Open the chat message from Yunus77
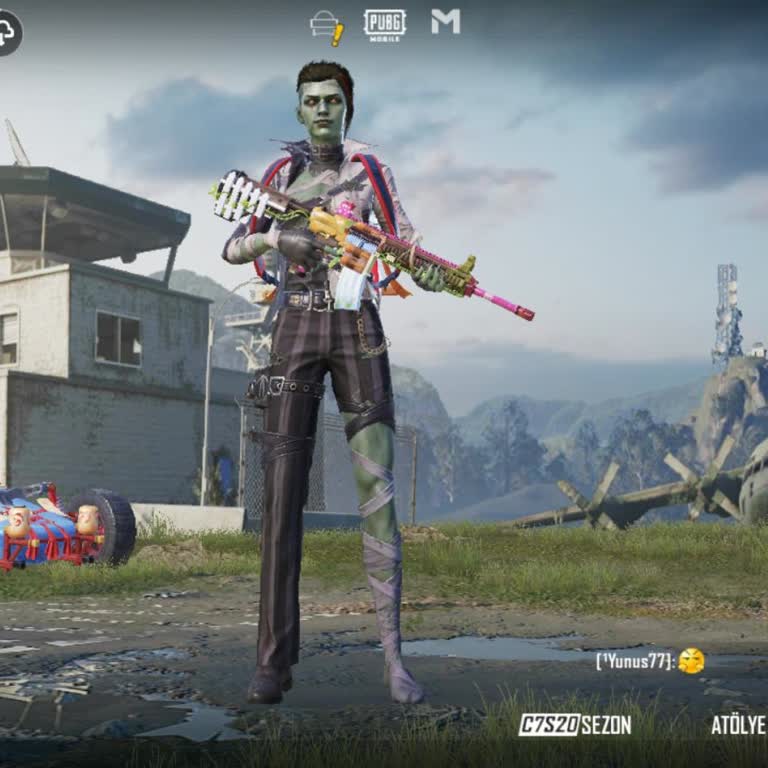 650,661
